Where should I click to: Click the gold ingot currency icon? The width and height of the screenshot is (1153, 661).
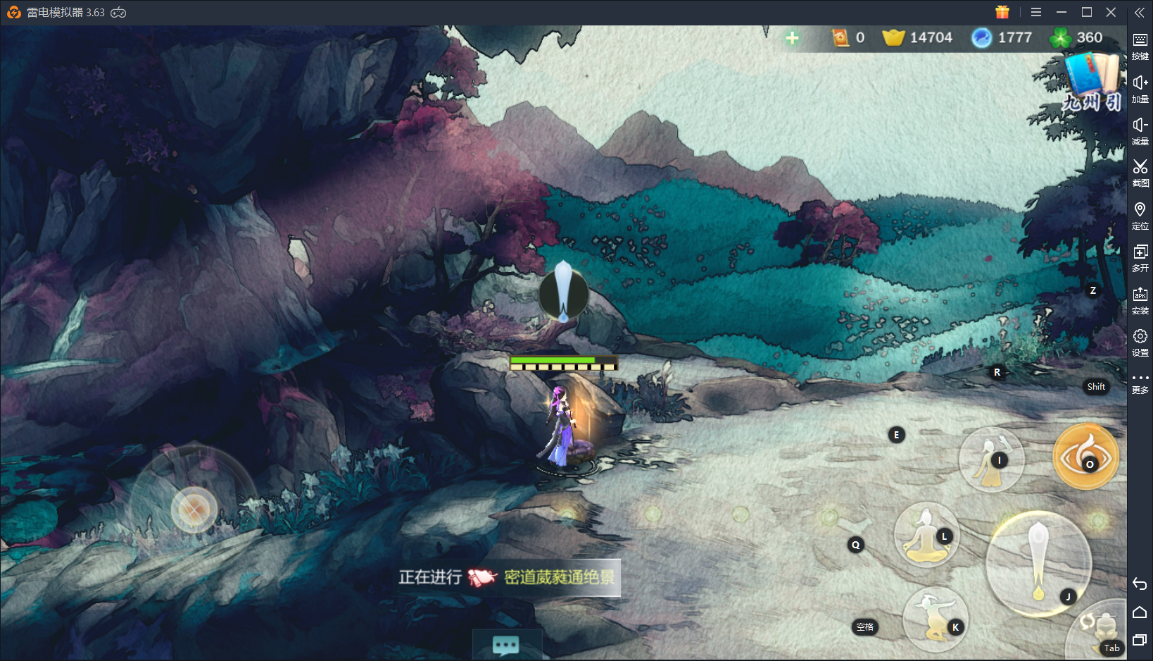click(893, 38)
